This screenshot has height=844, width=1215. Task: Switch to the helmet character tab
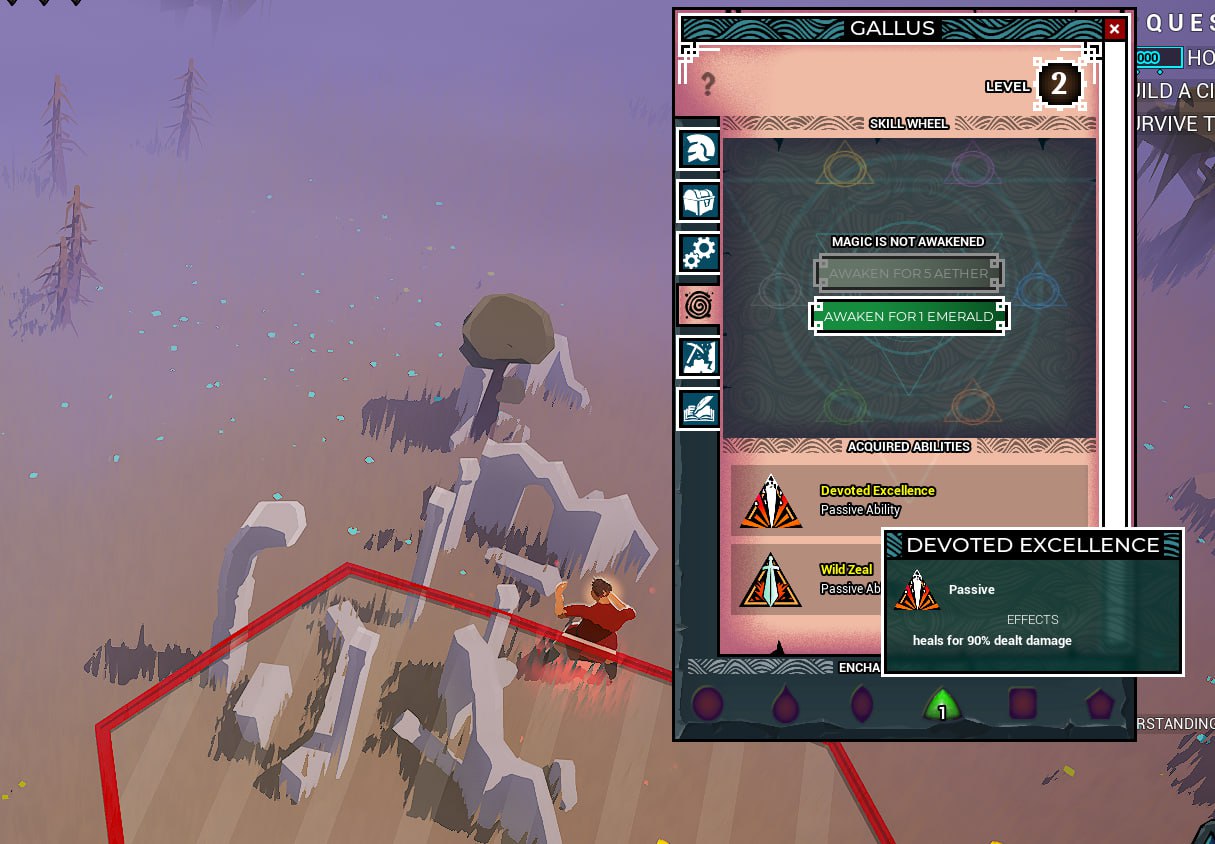point(698,150)
